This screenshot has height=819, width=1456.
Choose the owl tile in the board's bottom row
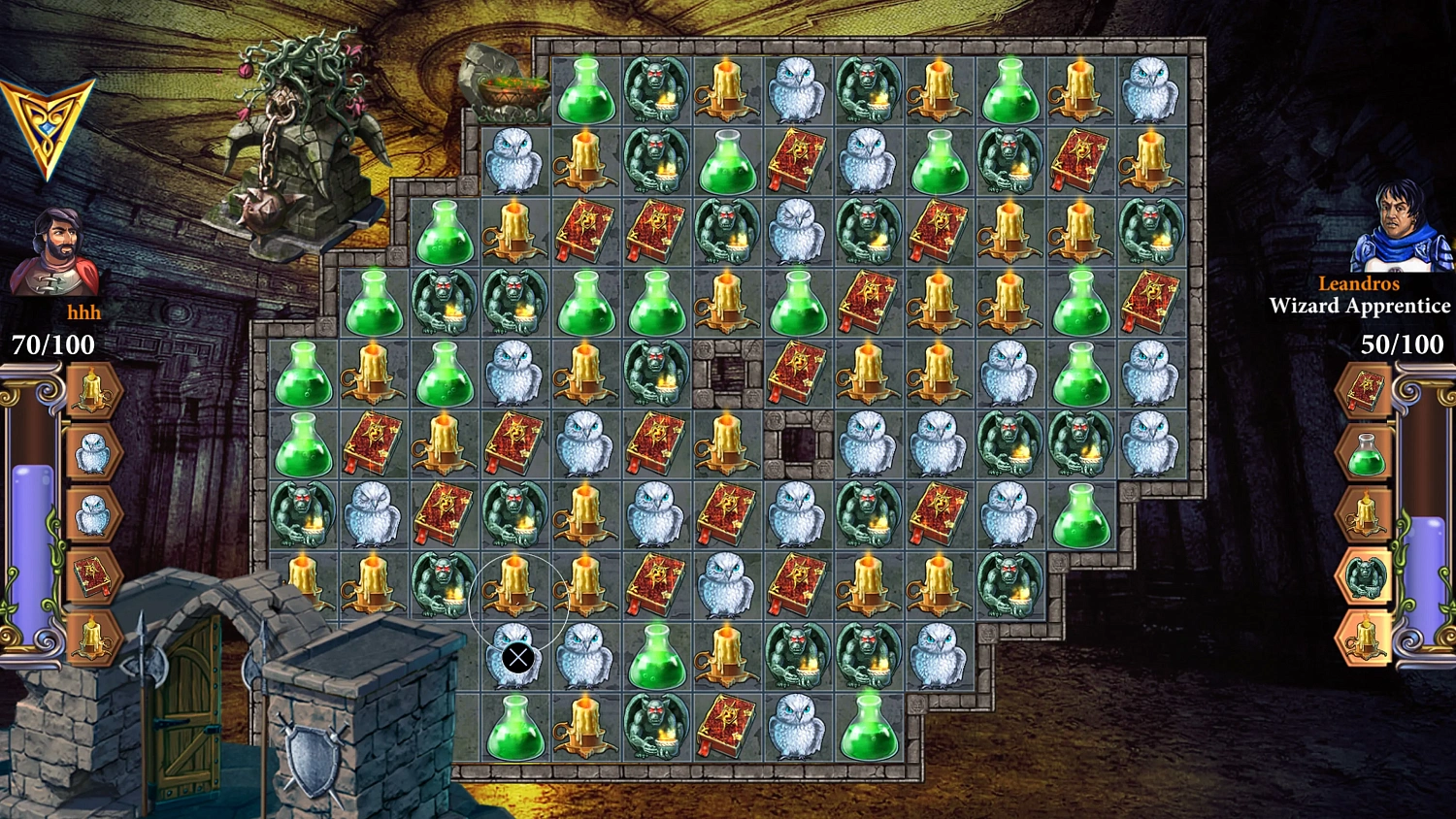click(796, 725)
